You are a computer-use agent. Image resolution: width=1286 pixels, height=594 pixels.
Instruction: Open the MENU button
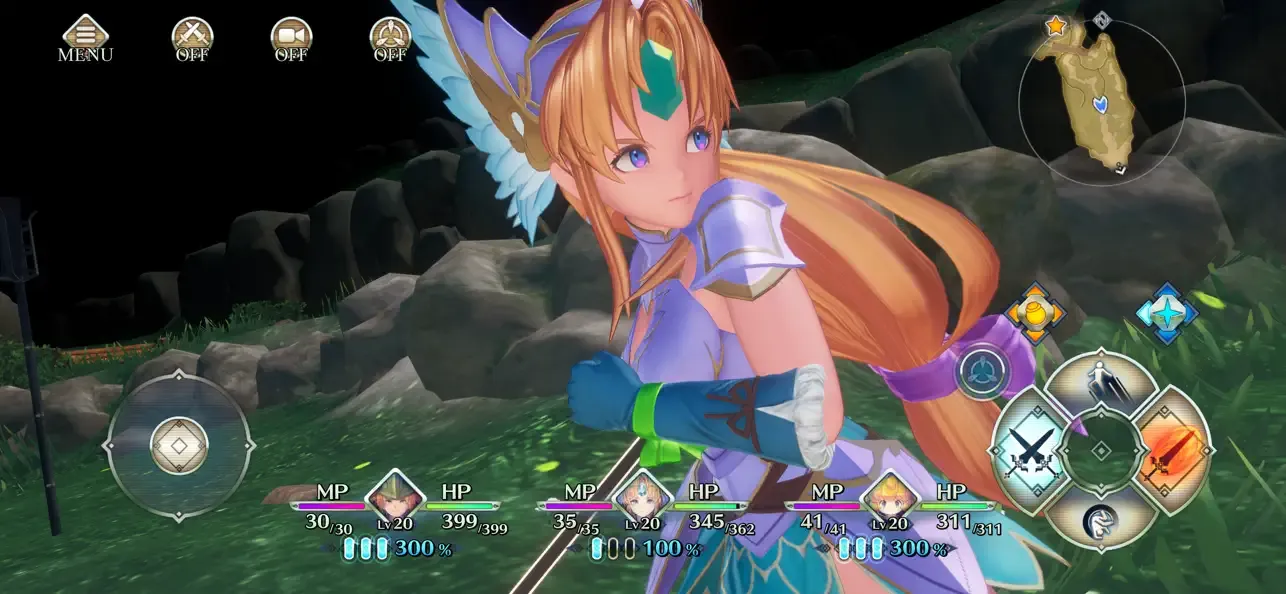(85, 38)
